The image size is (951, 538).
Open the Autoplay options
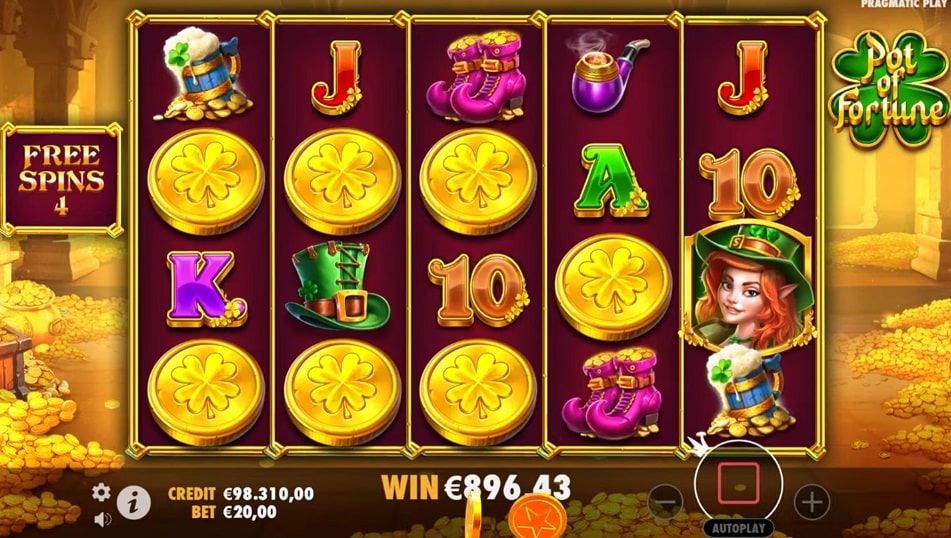741,527
